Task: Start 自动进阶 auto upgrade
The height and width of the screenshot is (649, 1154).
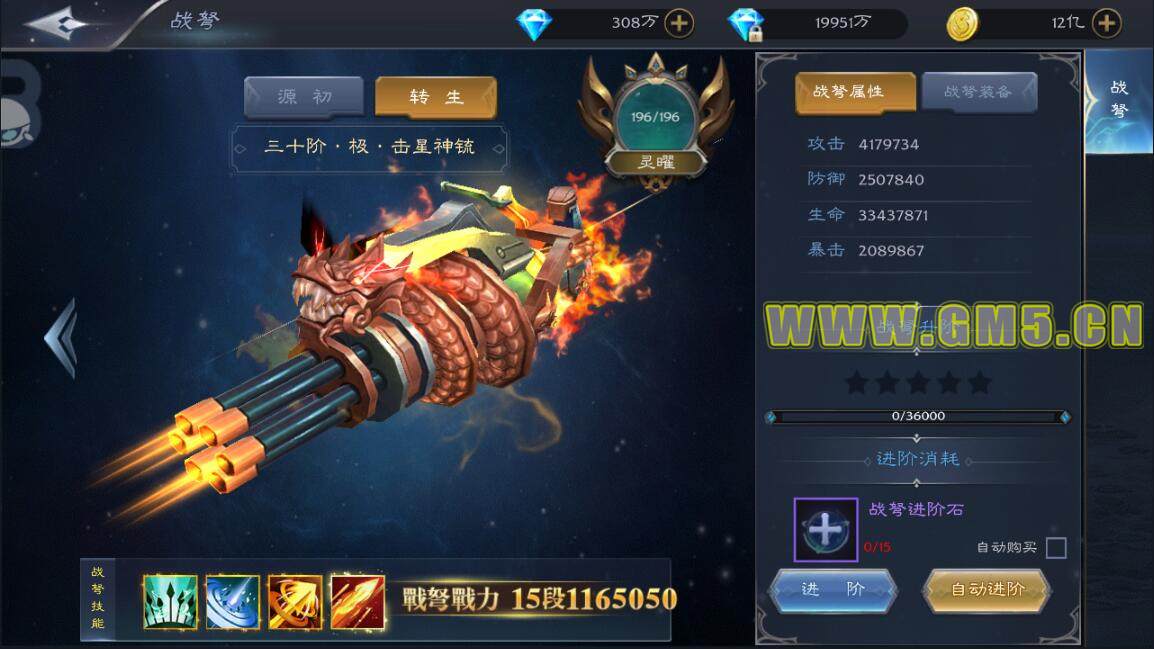Action: coord(987,589)
